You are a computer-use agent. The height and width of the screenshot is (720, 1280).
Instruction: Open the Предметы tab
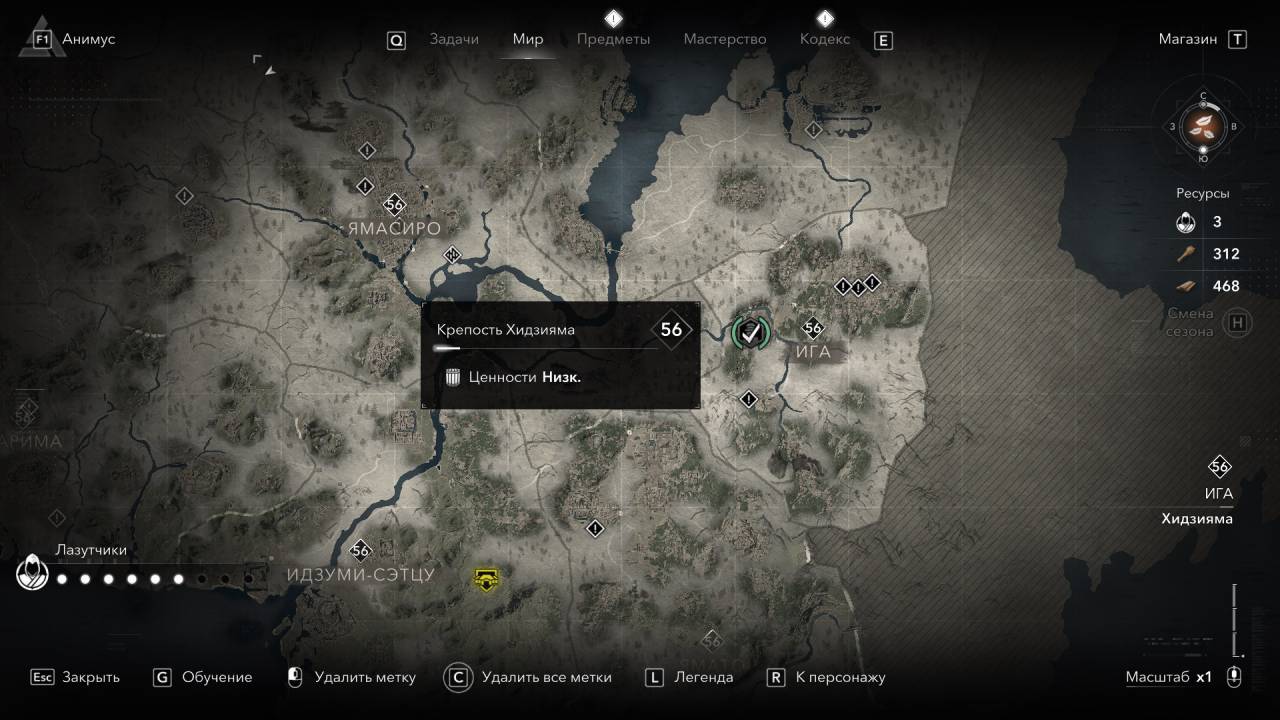point(613,39)
